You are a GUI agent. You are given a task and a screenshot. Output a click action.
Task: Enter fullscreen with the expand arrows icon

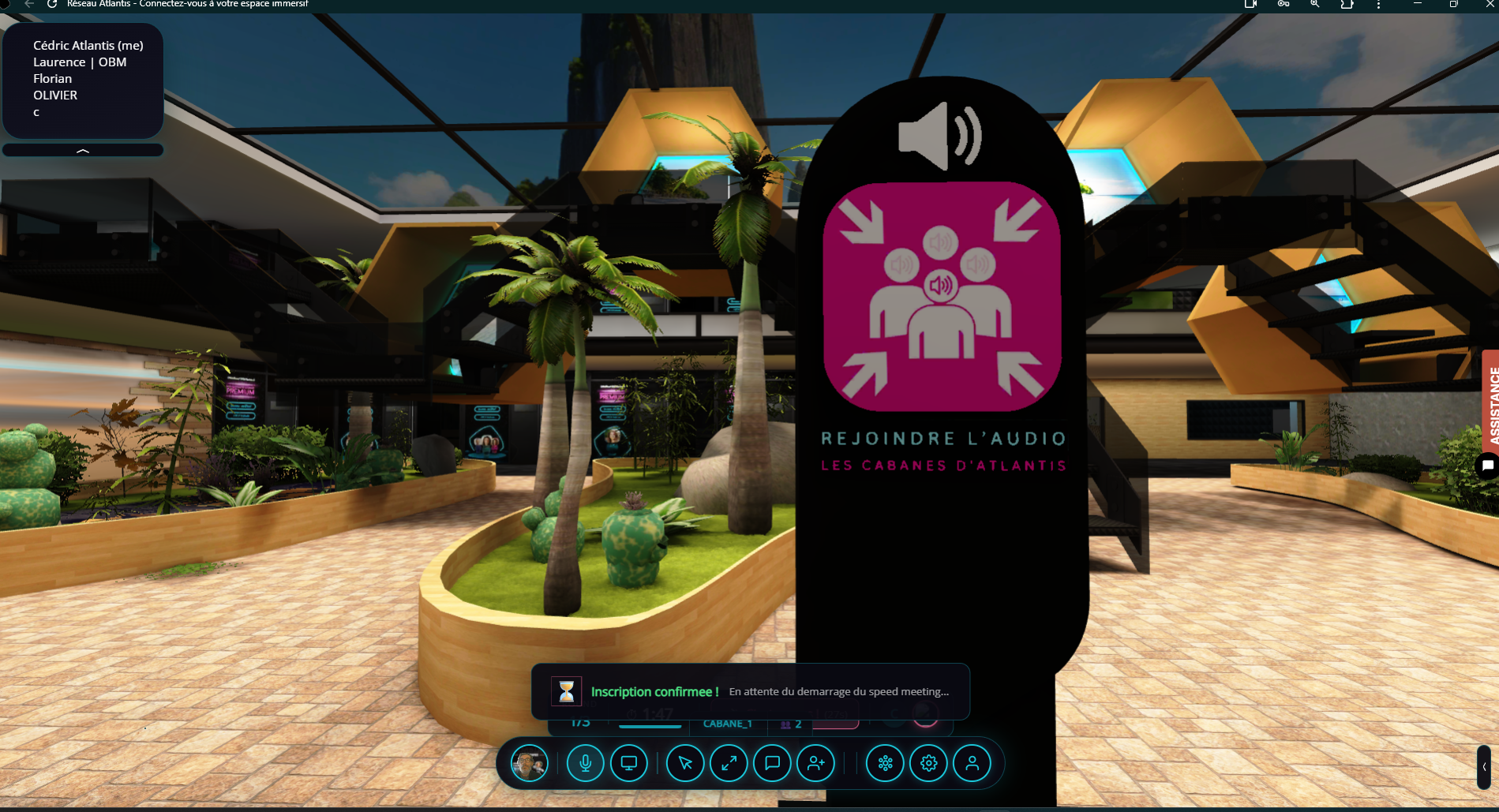(x=729, y=763)
